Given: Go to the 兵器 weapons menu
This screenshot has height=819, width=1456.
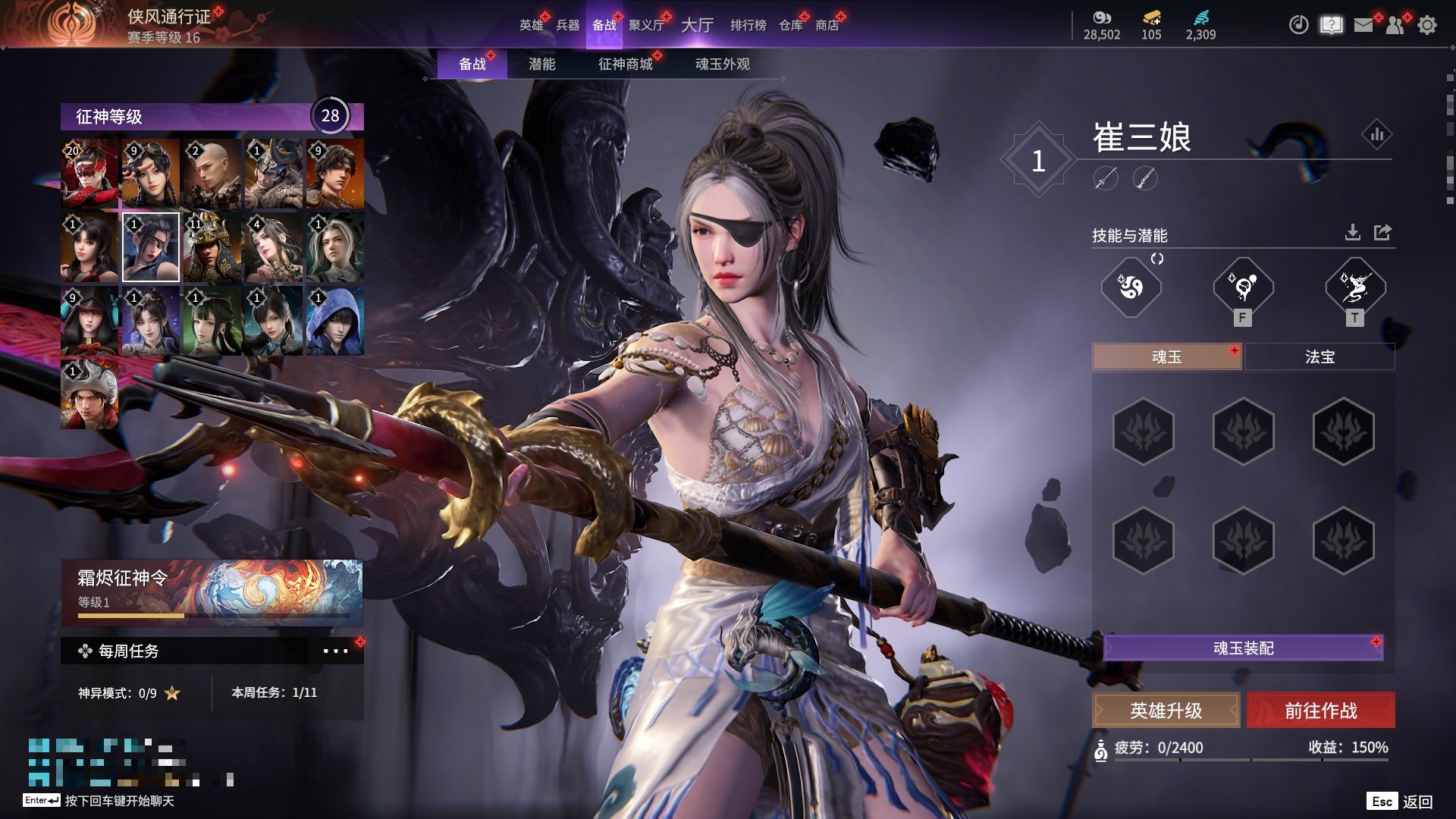Looking at the screenshot, I should 567,25.
